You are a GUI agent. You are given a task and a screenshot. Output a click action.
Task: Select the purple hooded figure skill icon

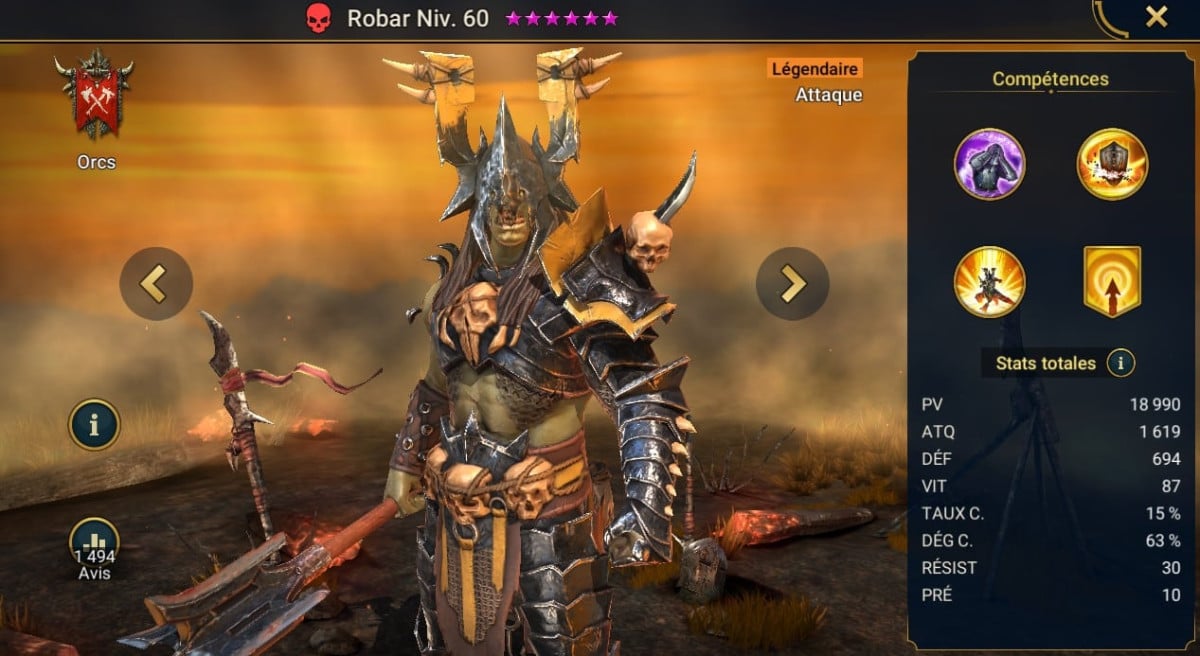989,164
